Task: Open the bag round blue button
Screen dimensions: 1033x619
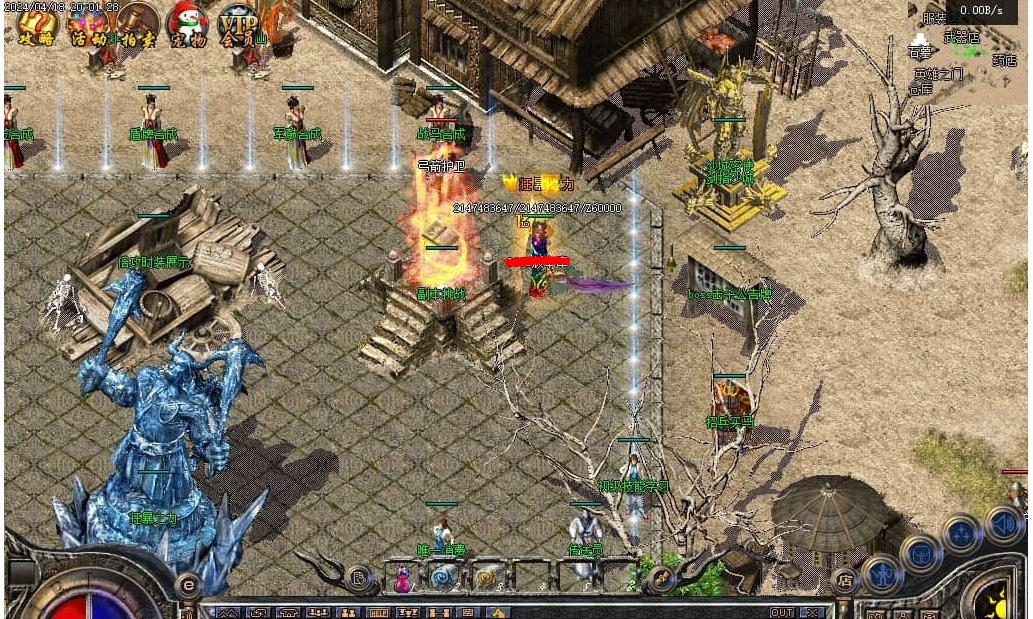Action: point(920,552)
